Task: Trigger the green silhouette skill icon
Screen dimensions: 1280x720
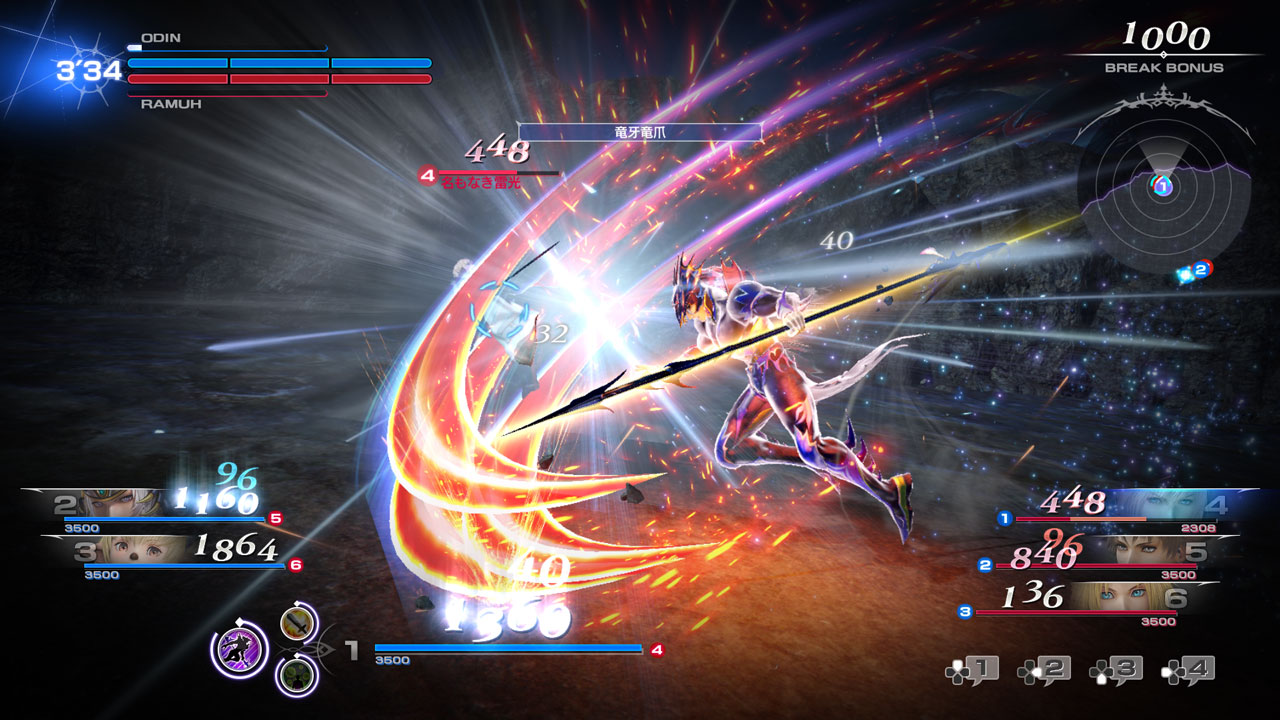Action: pyautogui.click(x=297, y=675)
